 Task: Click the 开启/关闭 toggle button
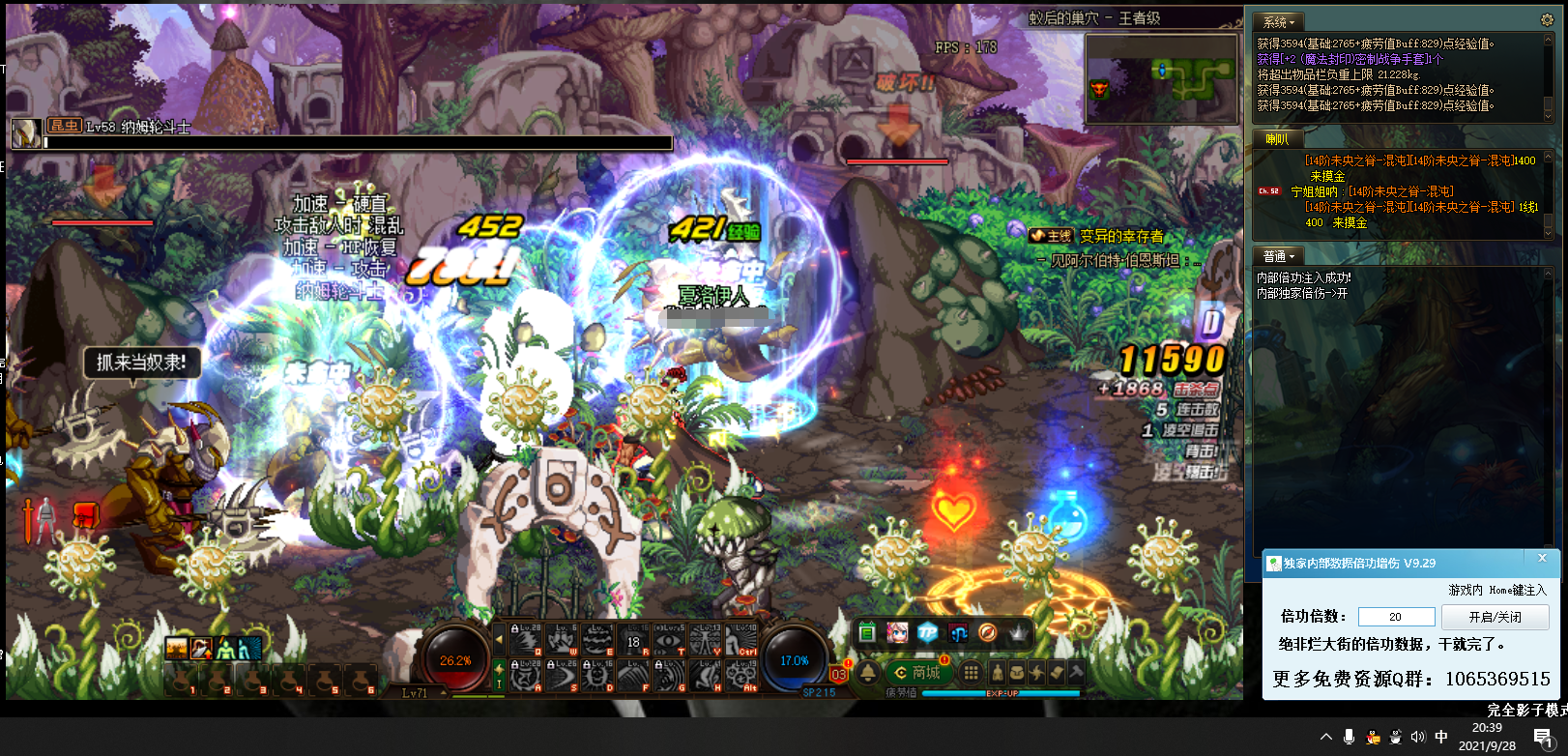[1495, 617]
